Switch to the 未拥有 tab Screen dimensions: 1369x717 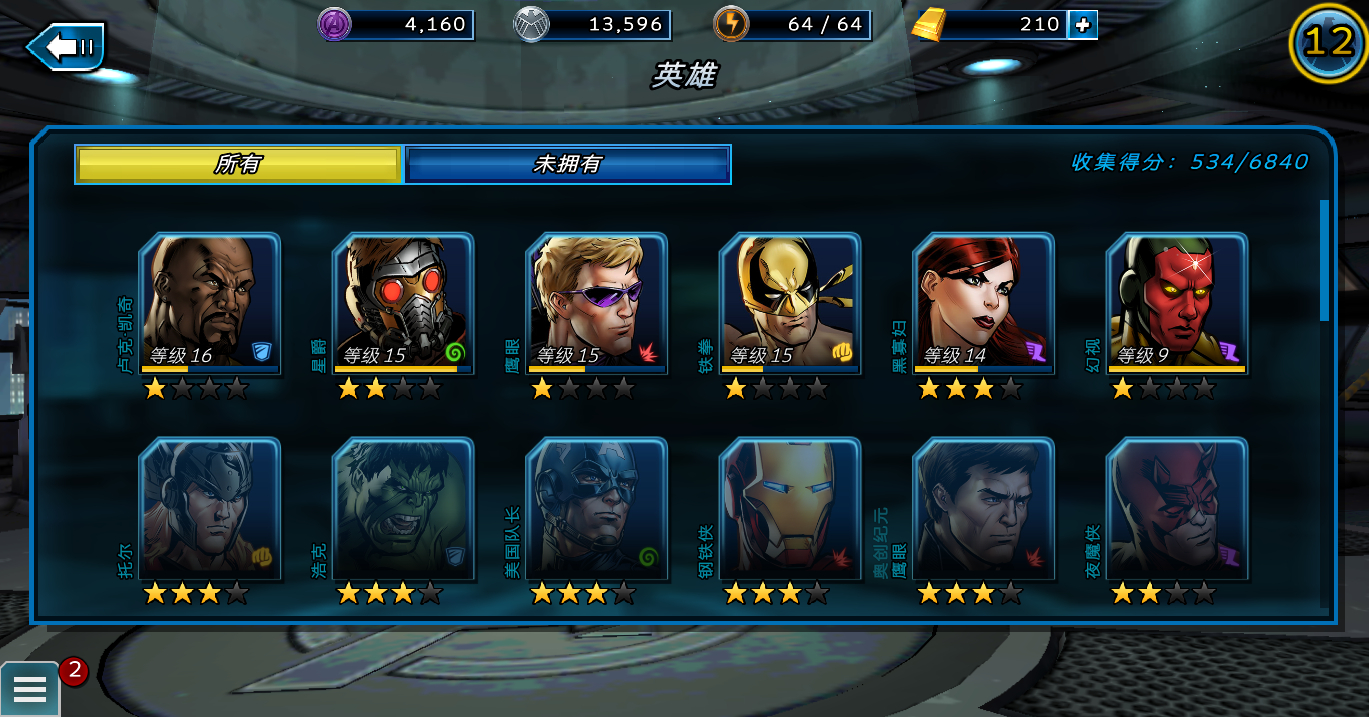point(567,165)
